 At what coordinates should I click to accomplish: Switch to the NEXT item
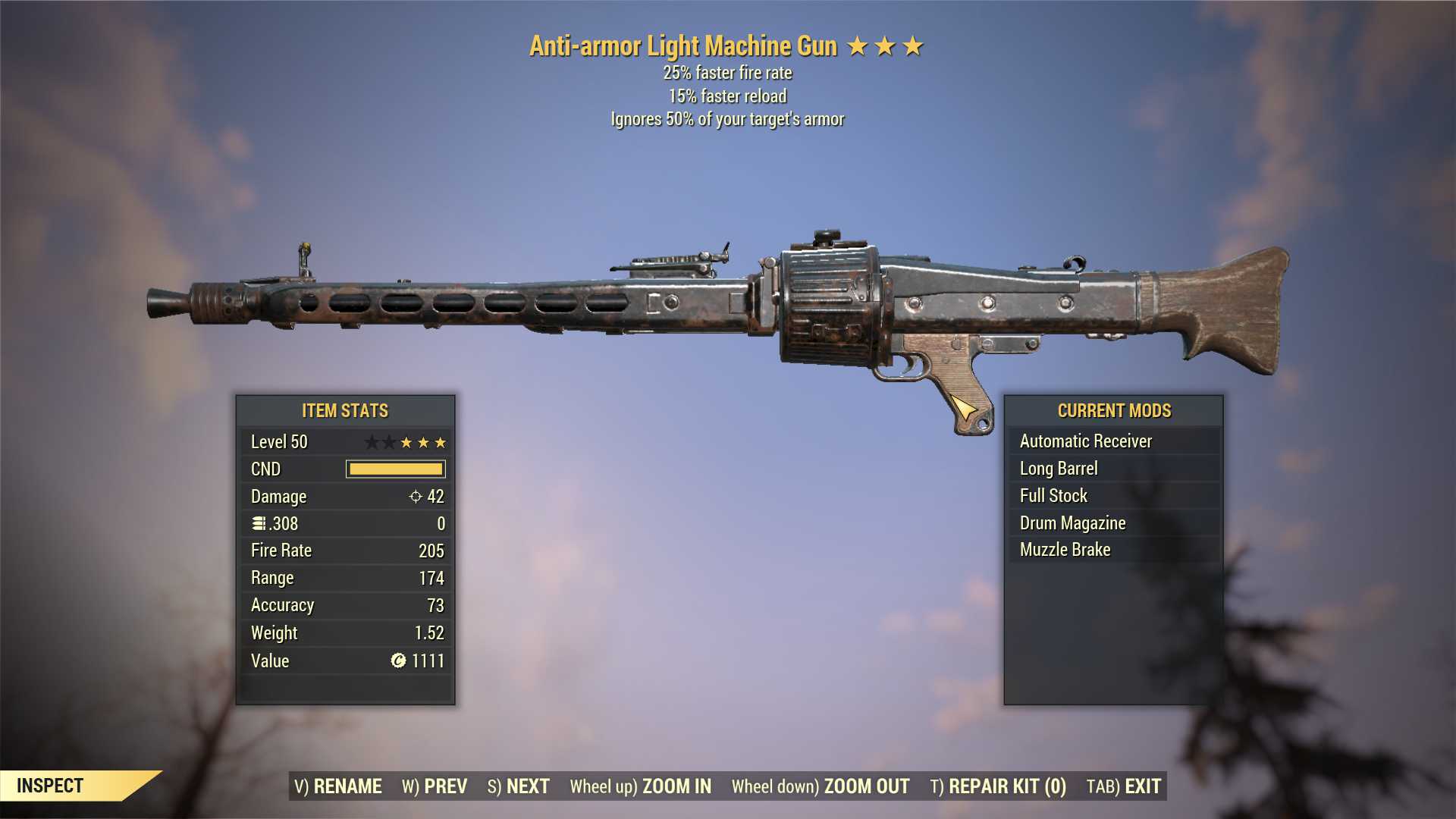pyautogui.click(x=519, y=786)
